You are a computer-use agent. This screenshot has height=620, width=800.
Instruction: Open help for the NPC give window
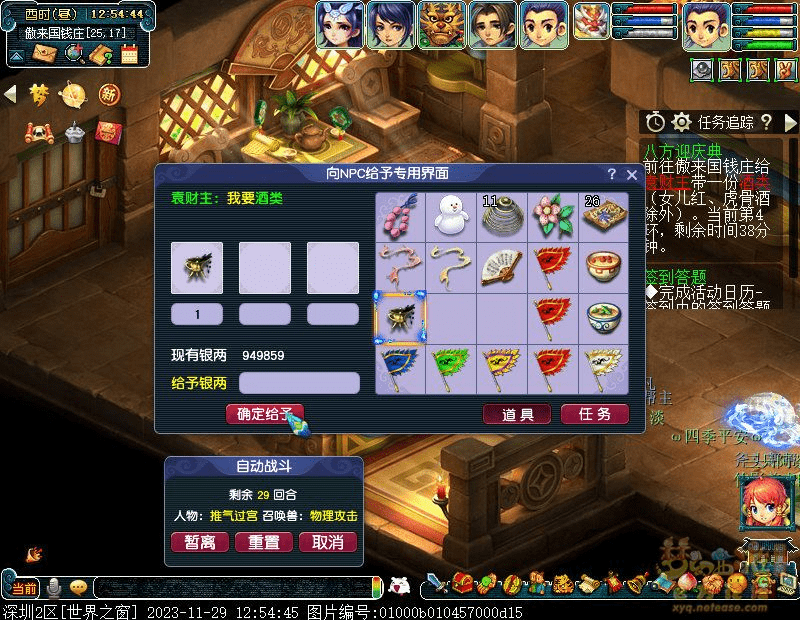click(612, 174)
